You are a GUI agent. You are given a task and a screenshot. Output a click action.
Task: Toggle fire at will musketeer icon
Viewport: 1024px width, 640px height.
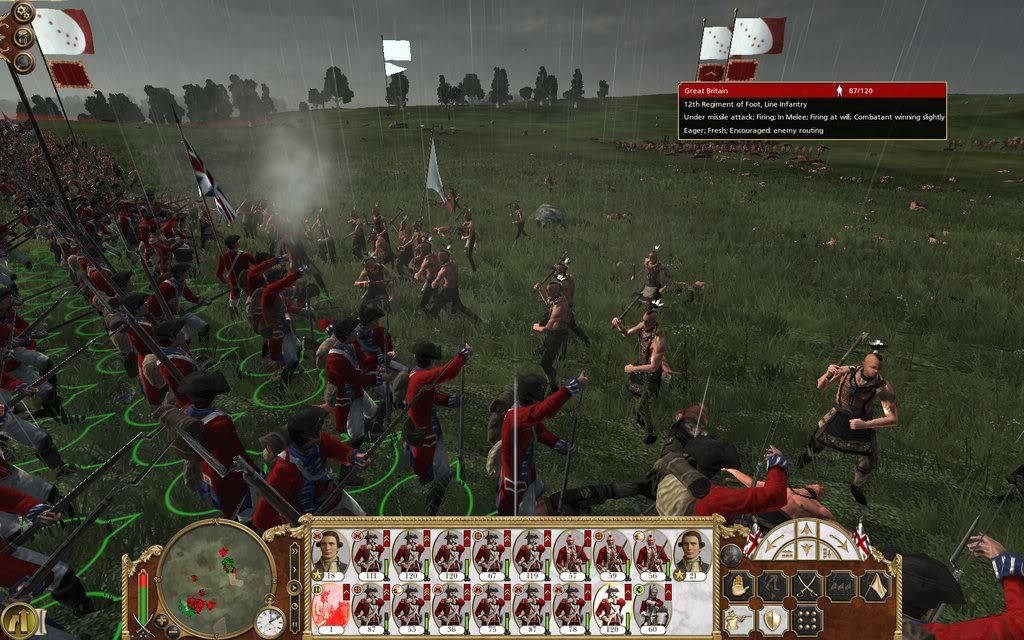(739, 621)
